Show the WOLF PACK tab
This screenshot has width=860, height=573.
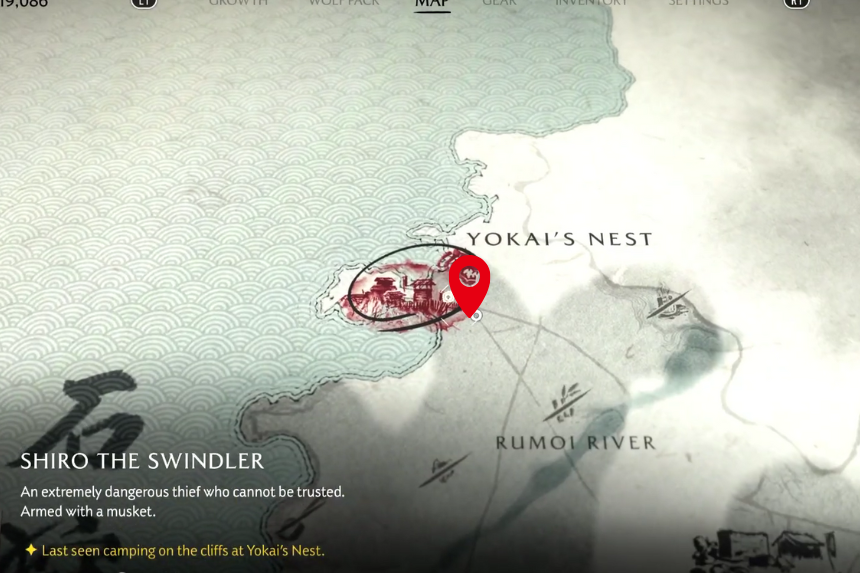click(342, 4)
